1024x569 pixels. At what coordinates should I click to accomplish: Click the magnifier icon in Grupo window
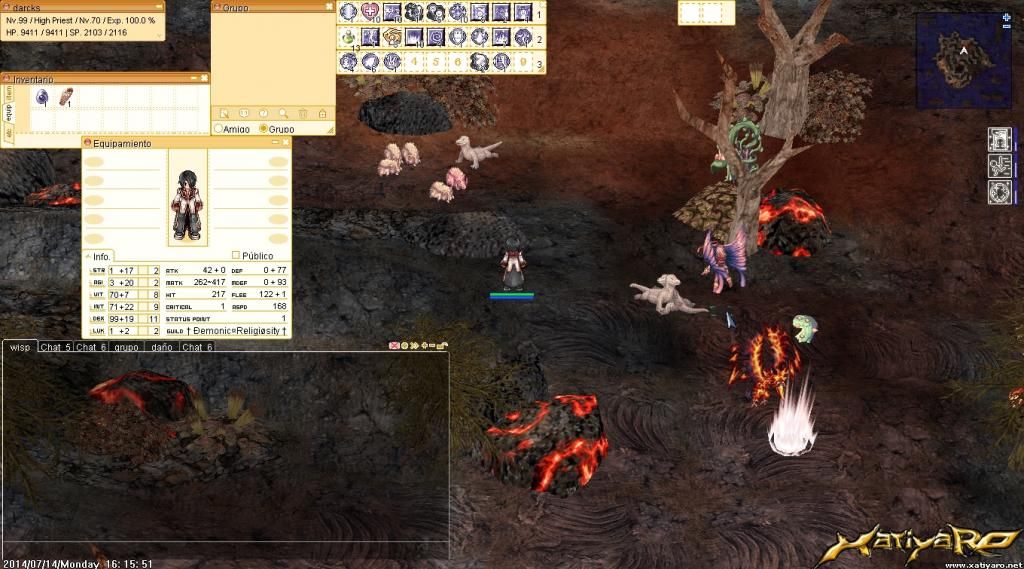(x=284, y=114)
